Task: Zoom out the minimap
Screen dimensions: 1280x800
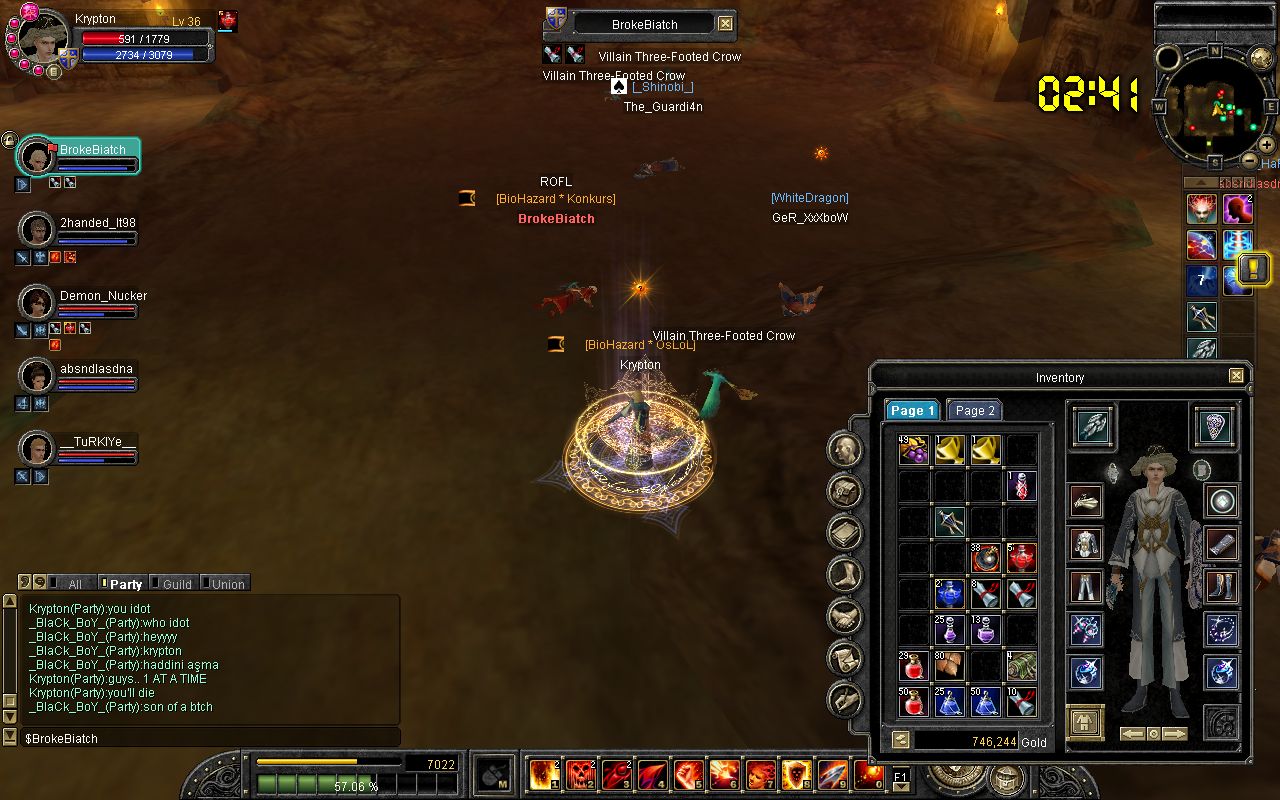Action: [1250, 160]
